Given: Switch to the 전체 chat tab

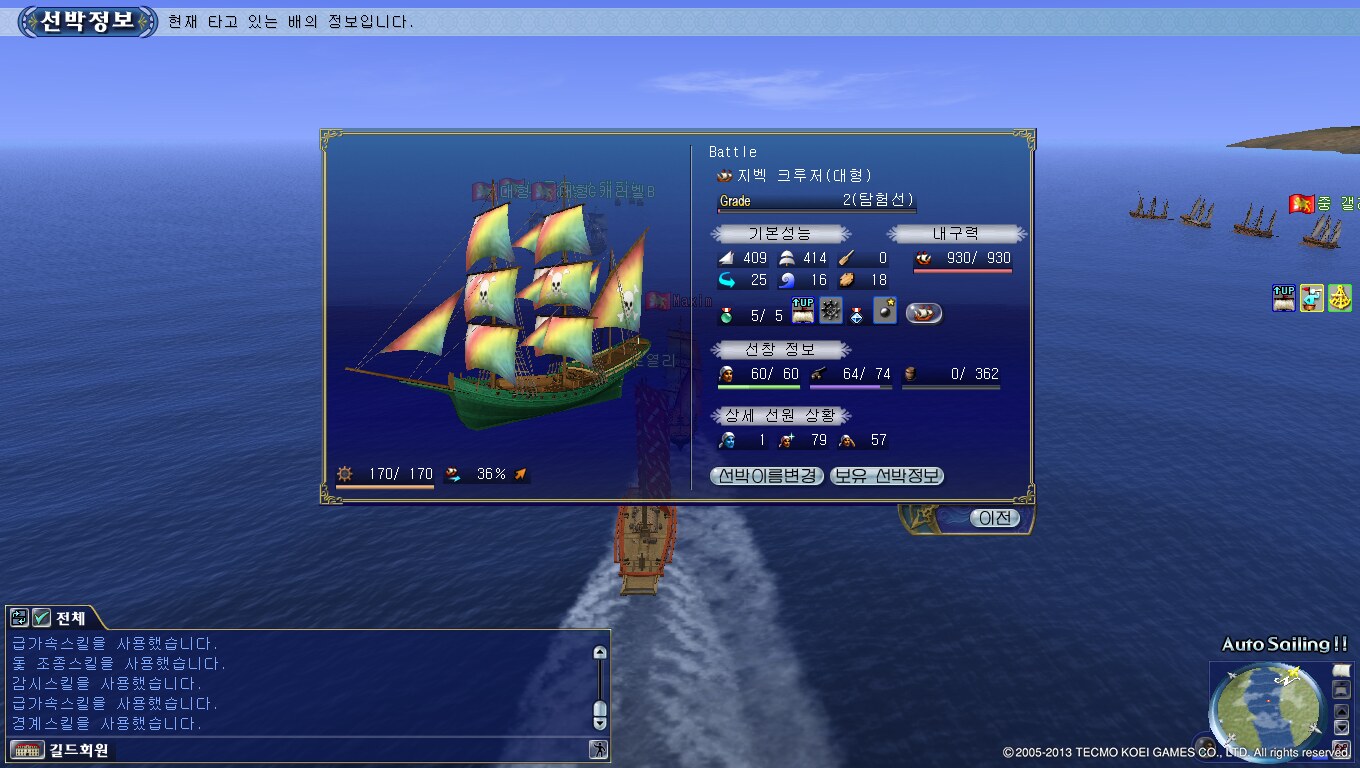Looking at the screenshot, I should pos(70,618).
